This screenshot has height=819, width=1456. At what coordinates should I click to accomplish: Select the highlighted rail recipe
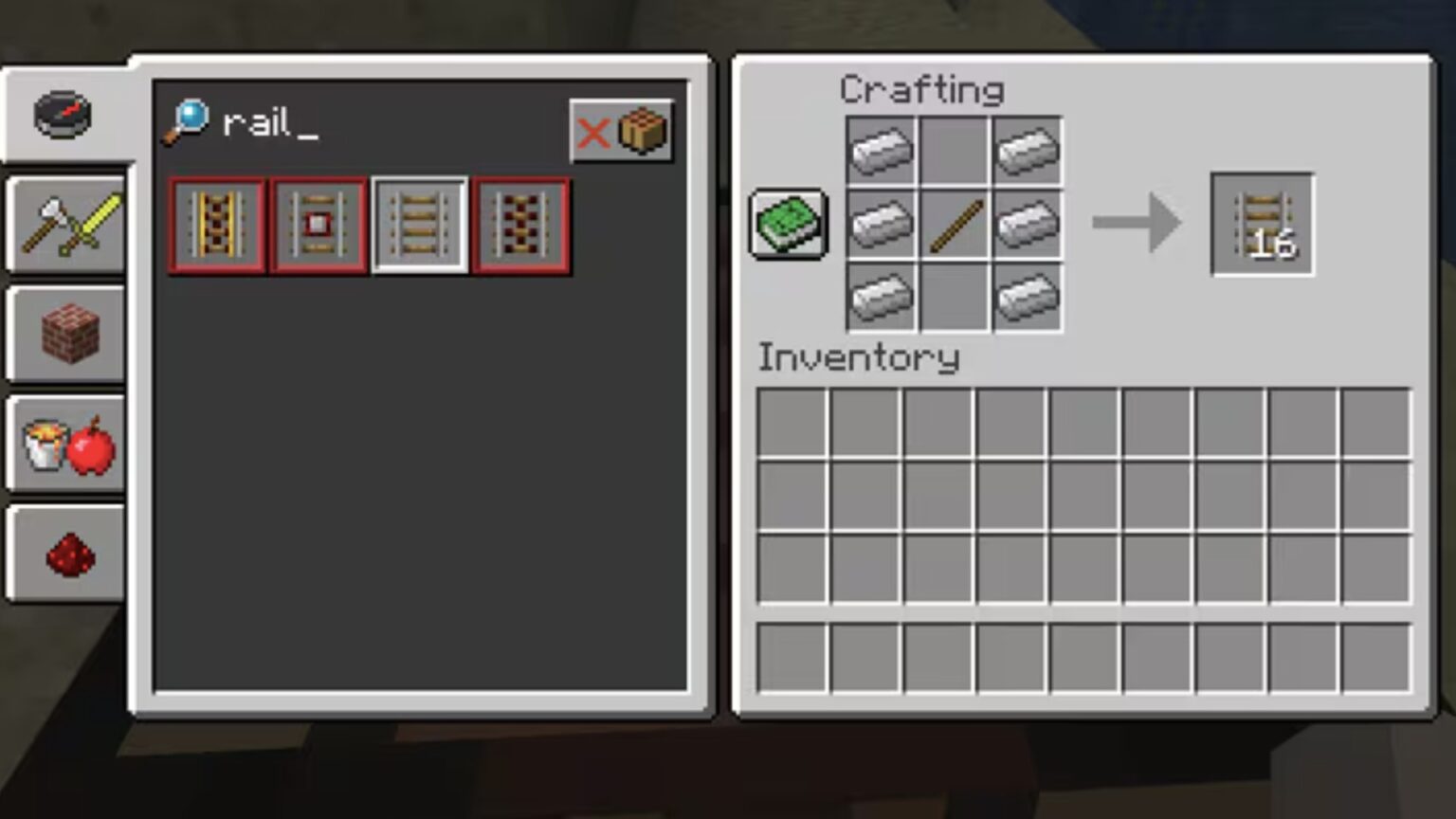(420, 225)
